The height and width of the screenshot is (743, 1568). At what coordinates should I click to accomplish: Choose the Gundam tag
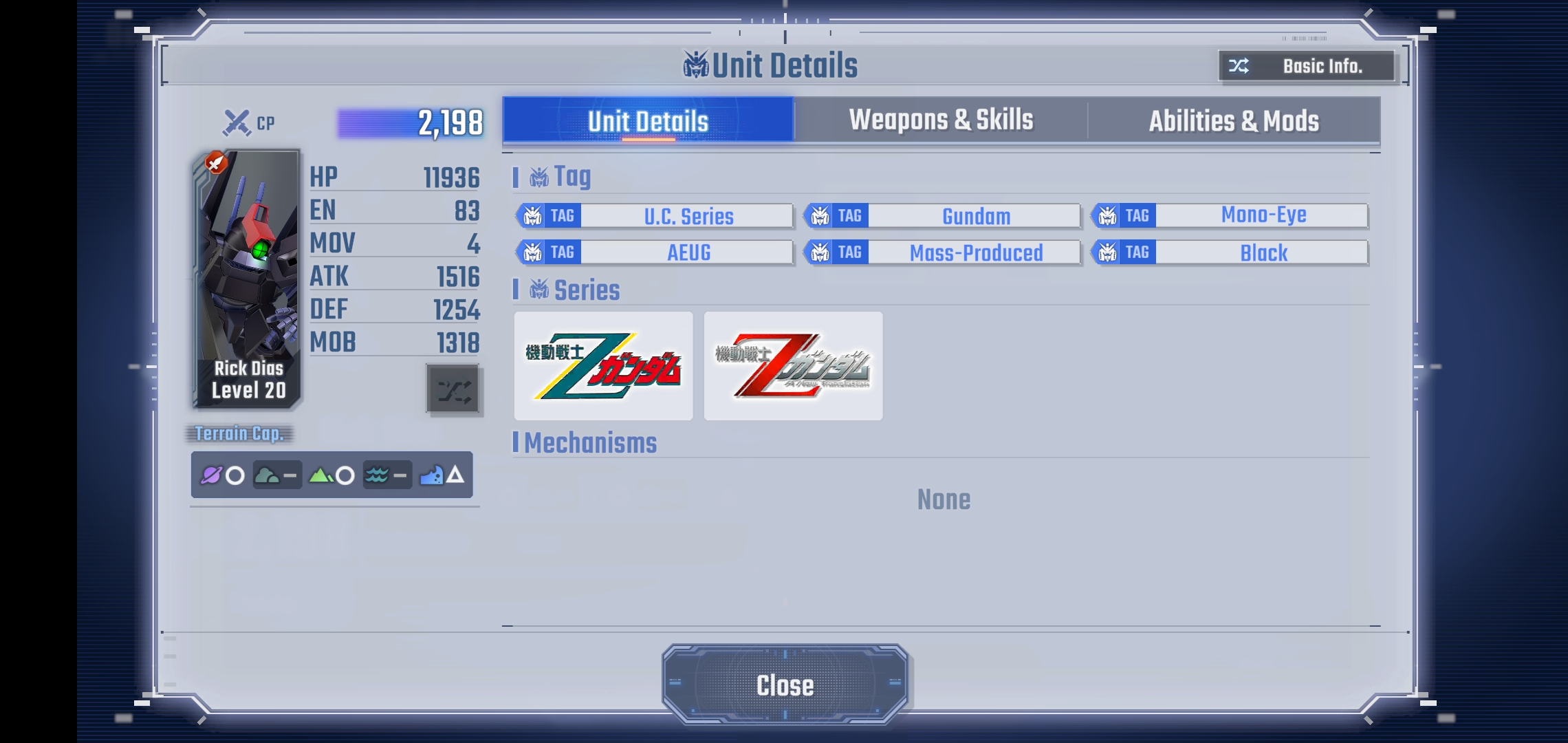point(942,216)
